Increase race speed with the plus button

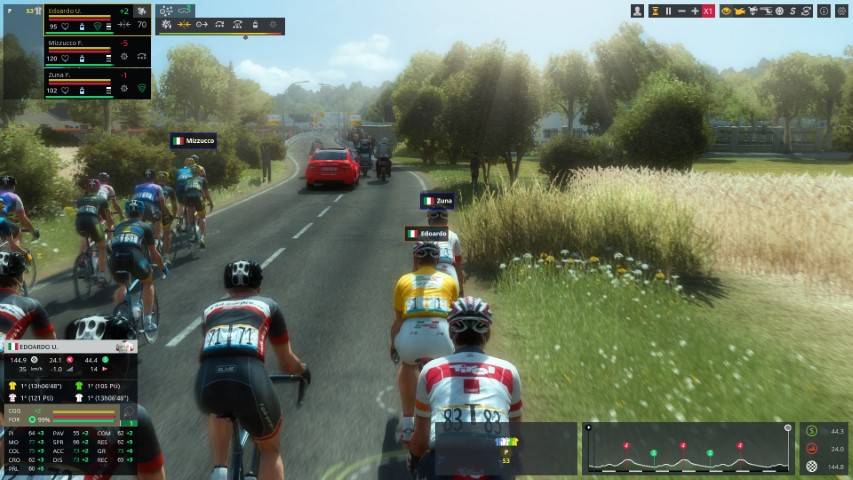pos(694,11)
